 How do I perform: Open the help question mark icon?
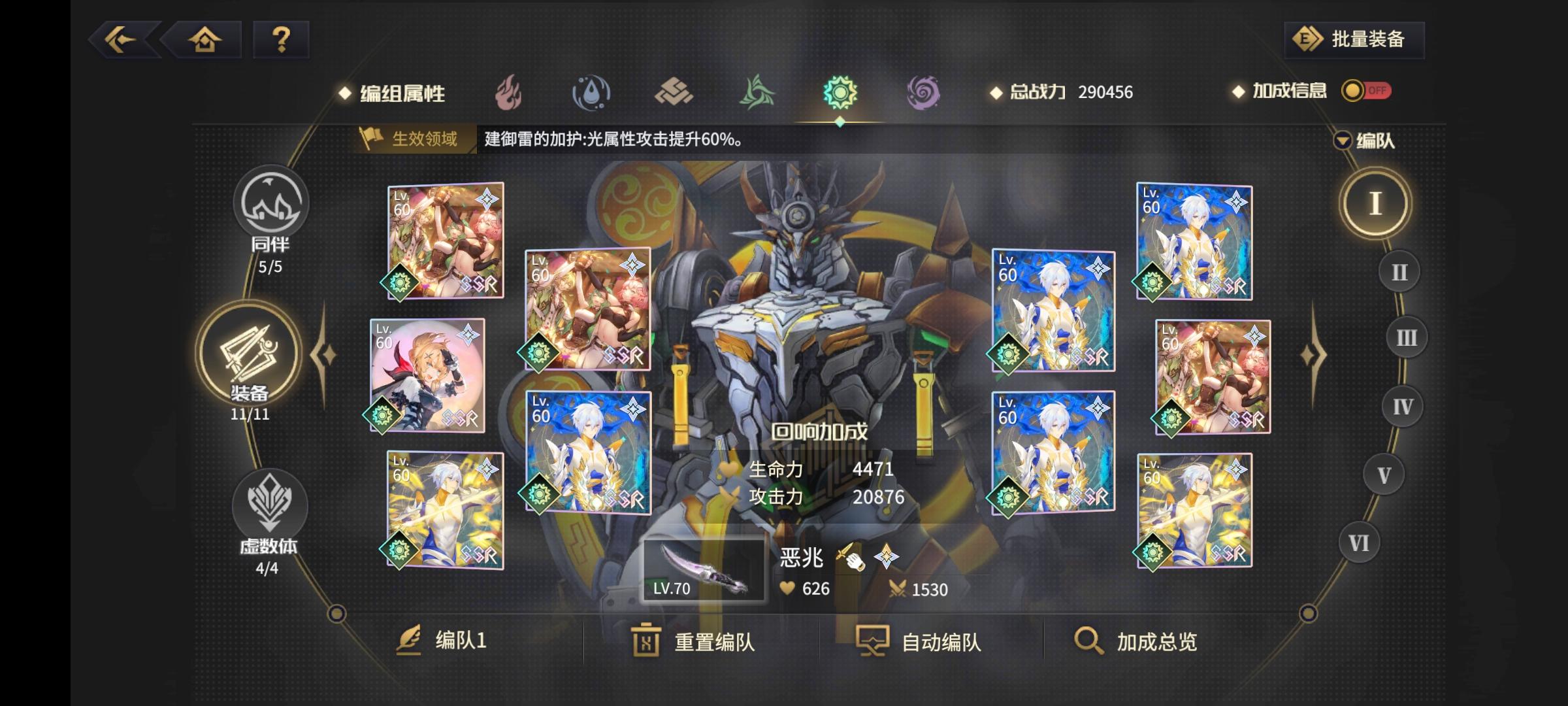pos(281,41)
